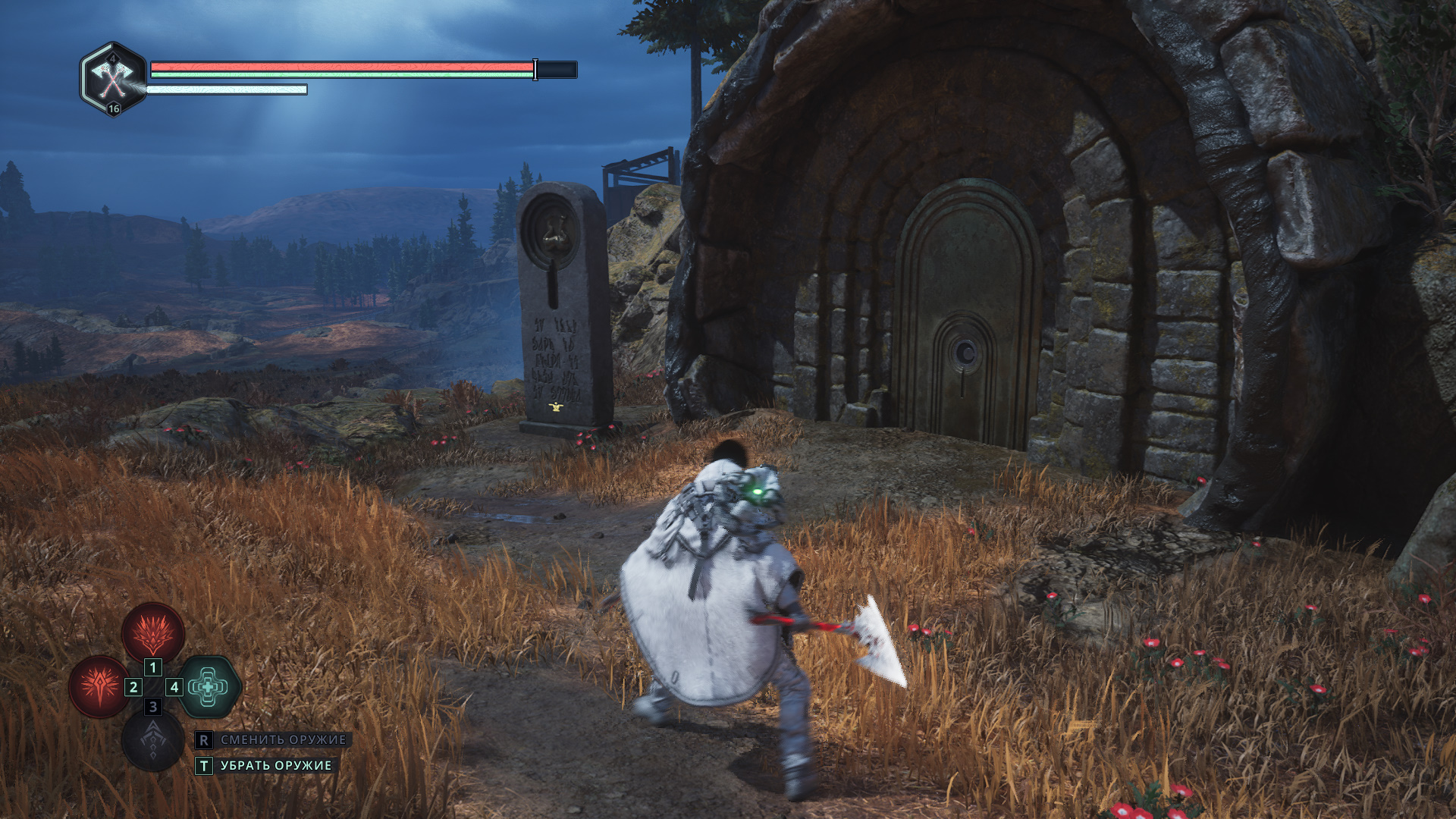Activate the teal healing cross ability
Viewport: 1456px width, 819px height.
coord(209,686)
